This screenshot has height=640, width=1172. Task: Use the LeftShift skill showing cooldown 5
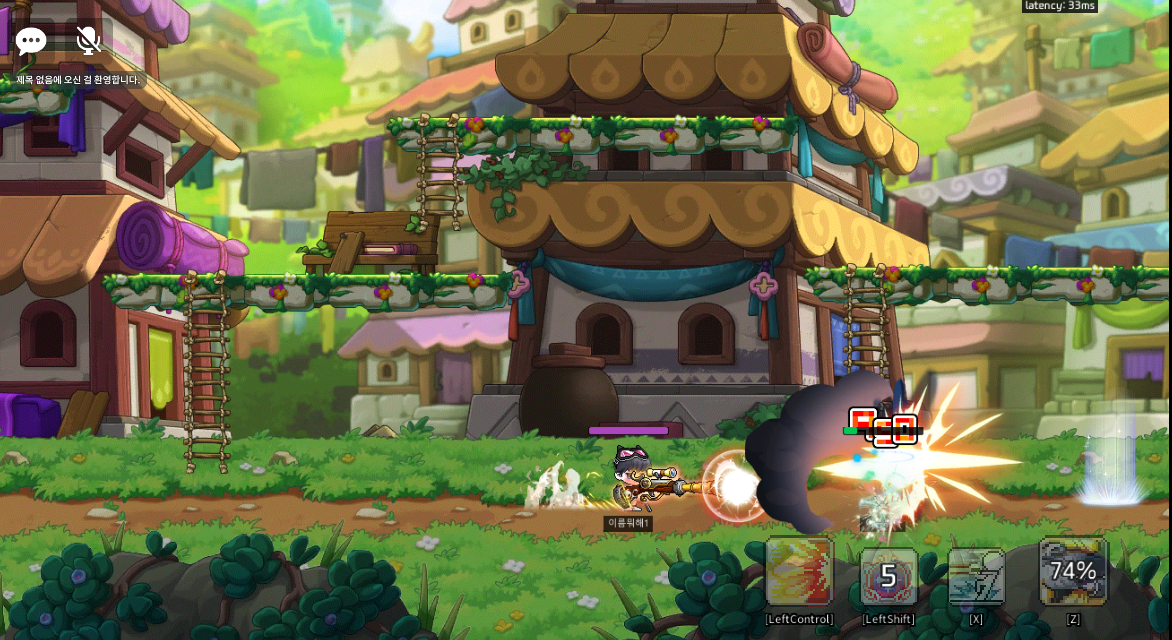pyautogui.click(x=888, y=576)
